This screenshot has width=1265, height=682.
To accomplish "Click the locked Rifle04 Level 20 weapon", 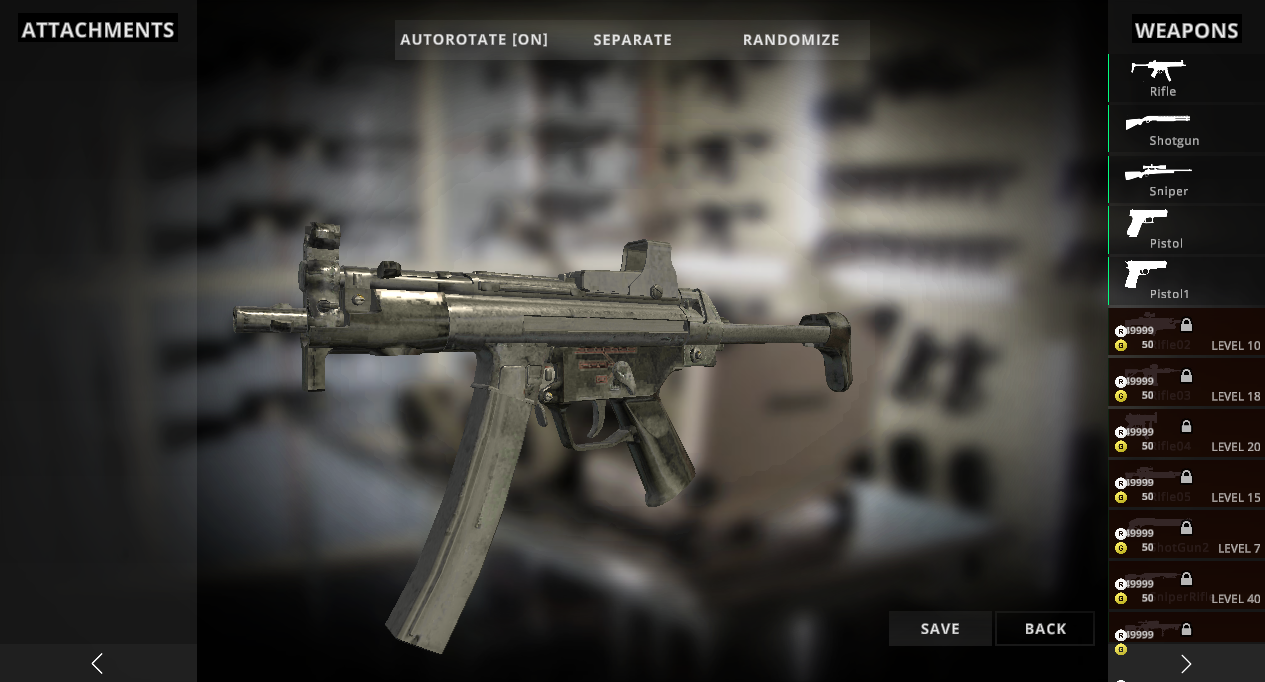I will [x=1186, y=435].
